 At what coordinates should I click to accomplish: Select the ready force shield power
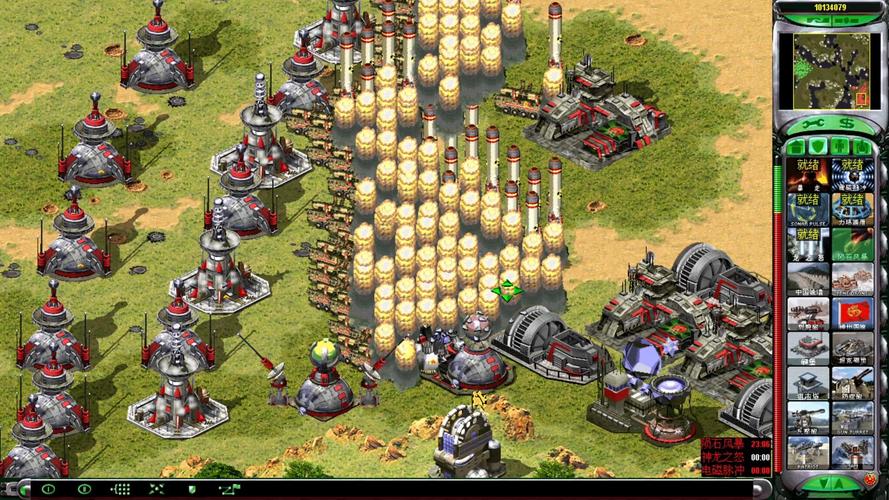click(851, 210)
